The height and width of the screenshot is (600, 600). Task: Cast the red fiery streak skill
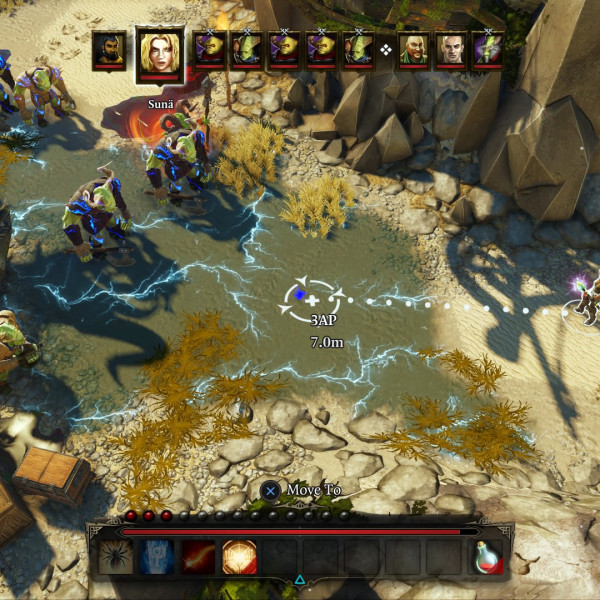point(198,557)
